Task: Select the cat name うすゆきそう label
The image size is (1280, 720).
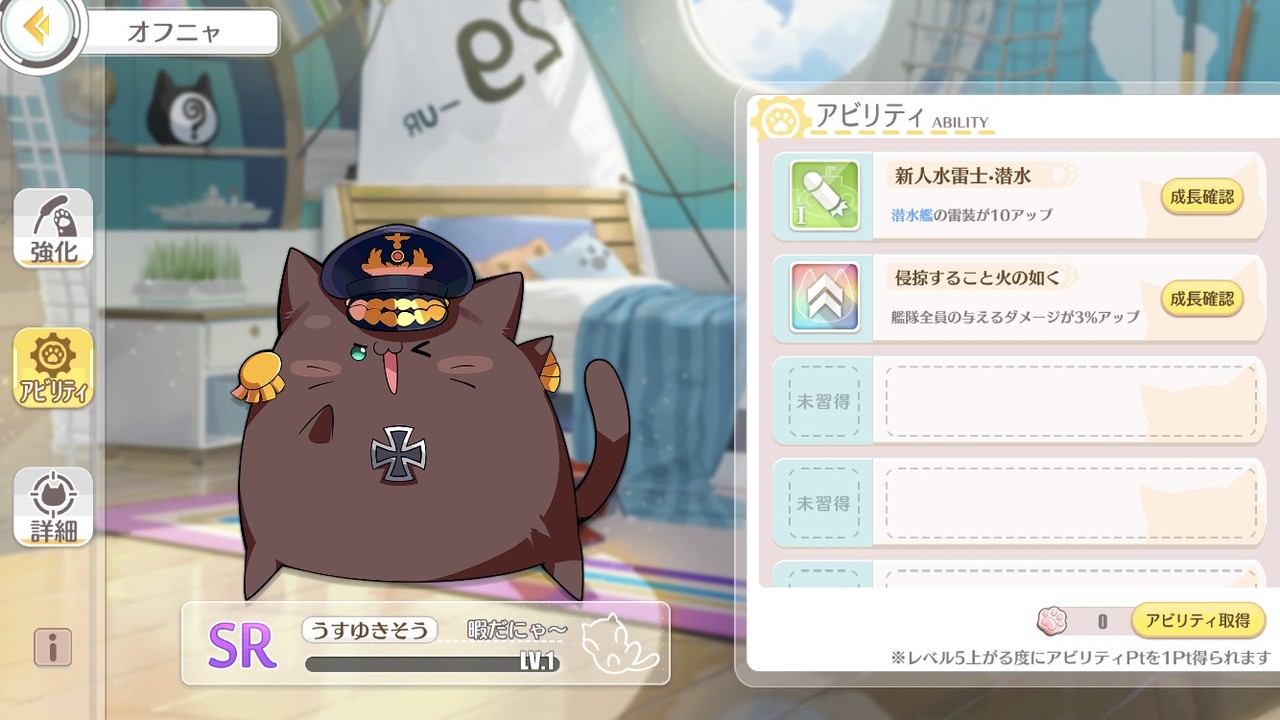Action: [372, 633]
